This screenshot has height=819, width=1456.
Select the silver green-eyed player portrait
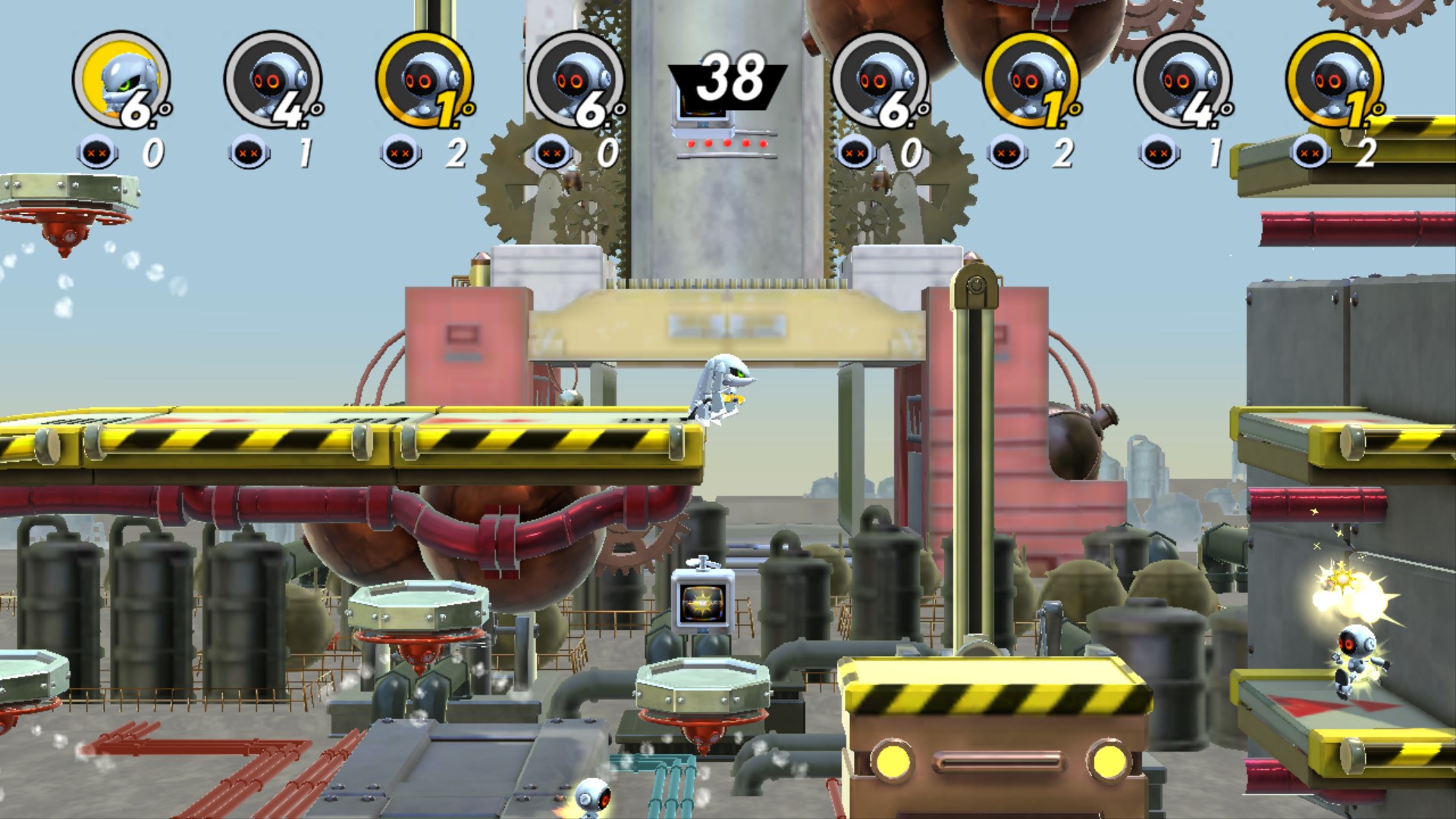(121, 80)
